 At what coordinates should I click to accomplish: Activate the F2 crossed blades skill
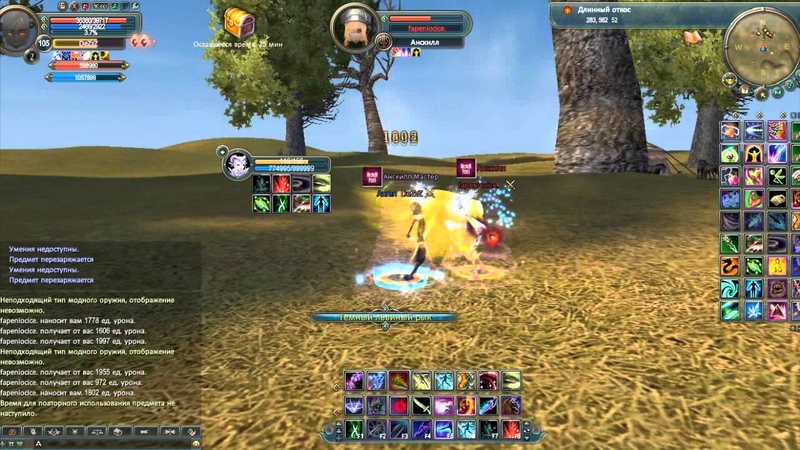pyautogui.click(x=376, y=428)
